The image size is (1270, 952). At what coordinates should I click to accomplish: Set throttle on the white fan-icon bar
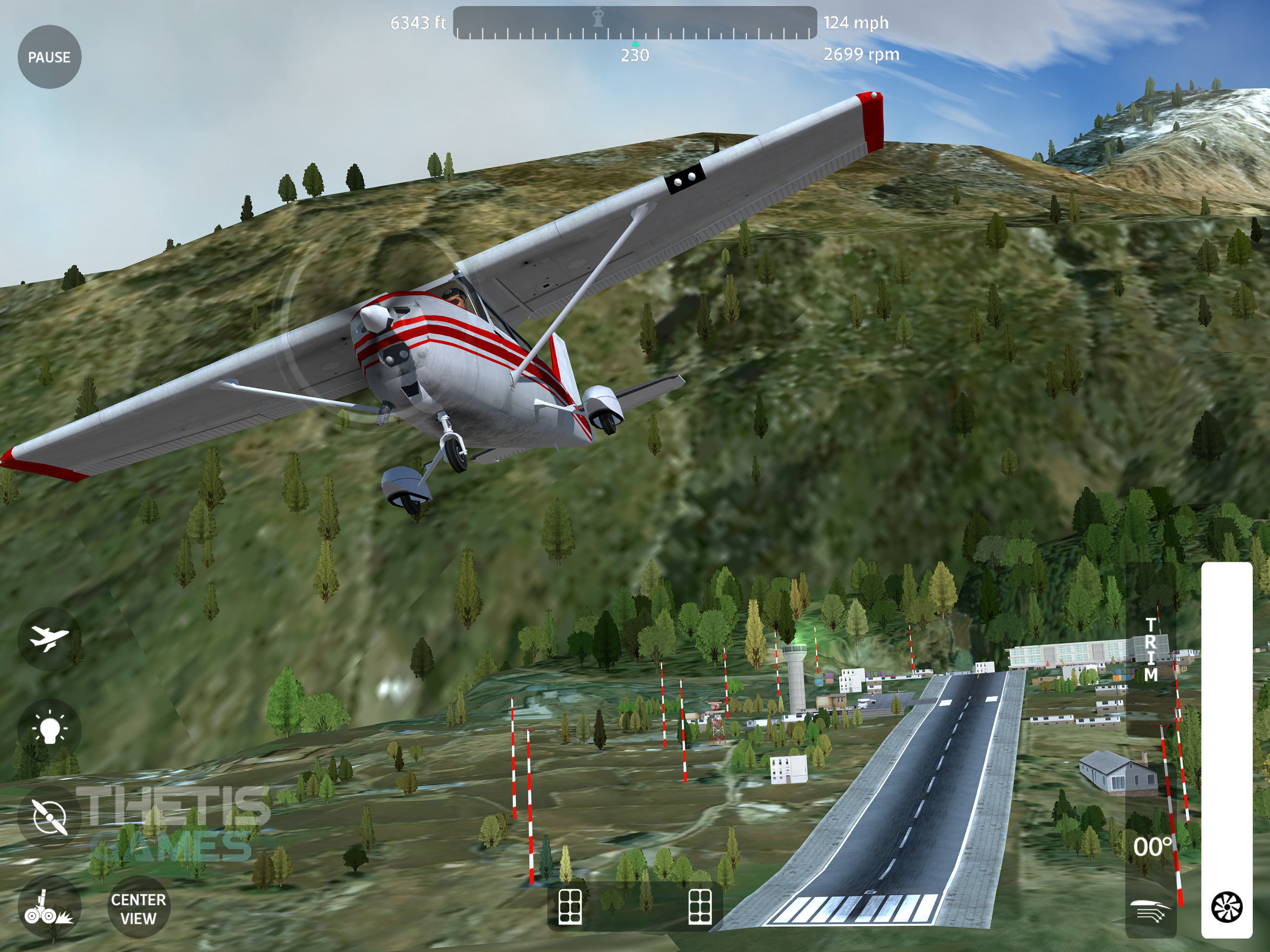[x=1227, y=747]
